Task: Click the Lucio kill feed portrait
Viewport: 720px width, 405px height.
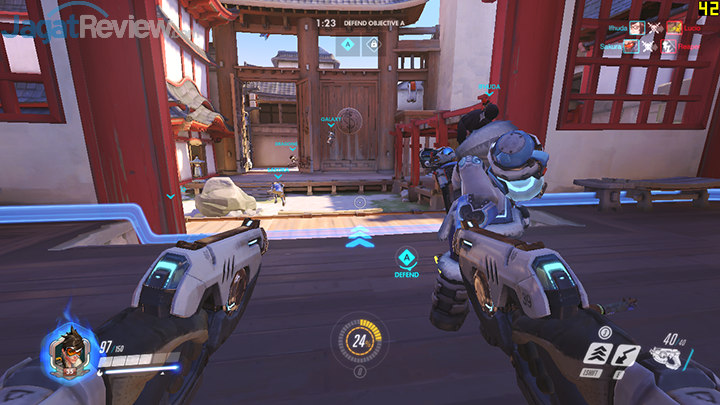Action: pyautogui.click(x=676, y=27)
